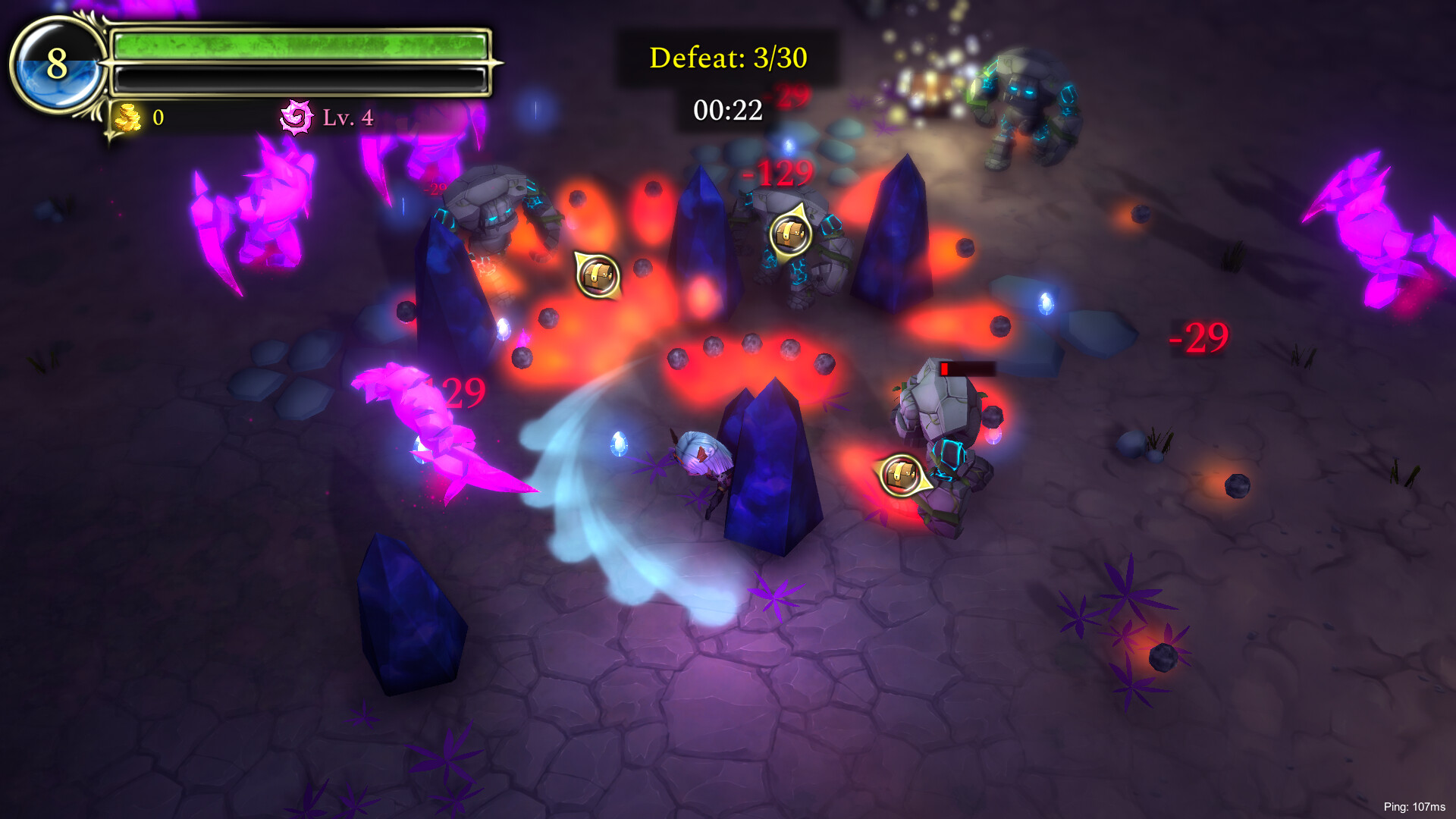
Task: Click the pink Lv. 4 buff icon
Action: (297, 118)
